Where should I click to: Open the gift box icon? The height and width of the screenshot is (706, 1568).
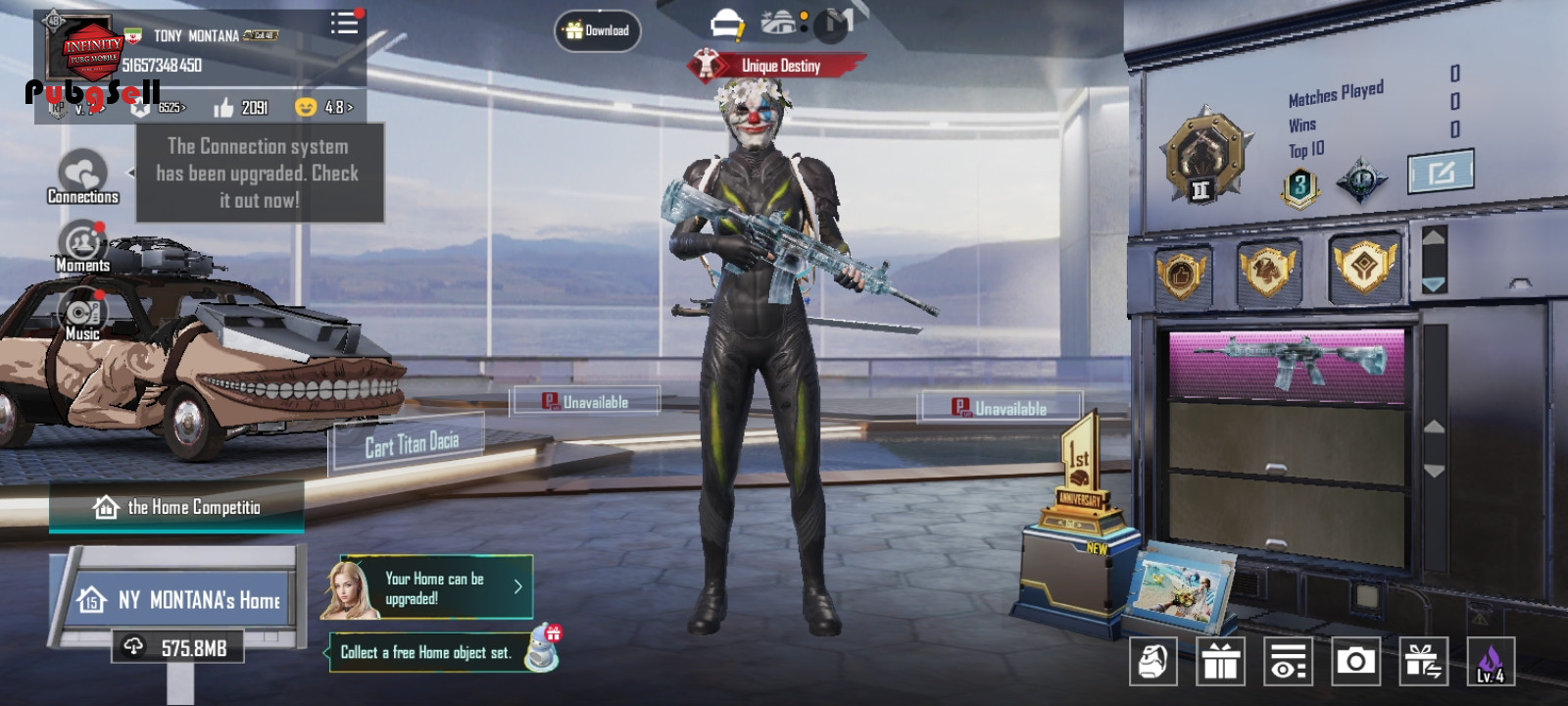click(x=1220, y=661)
